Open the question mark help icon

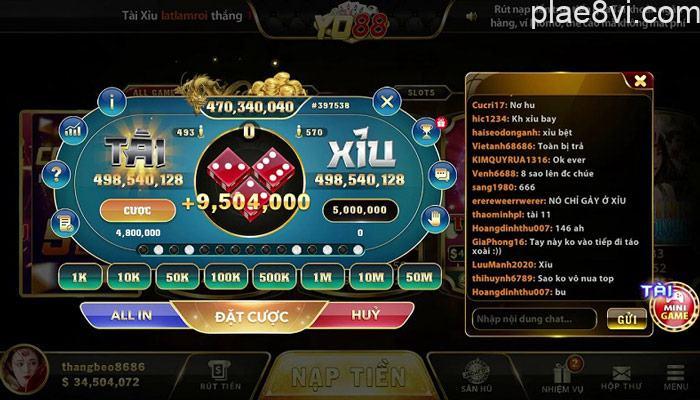point(58,173)
